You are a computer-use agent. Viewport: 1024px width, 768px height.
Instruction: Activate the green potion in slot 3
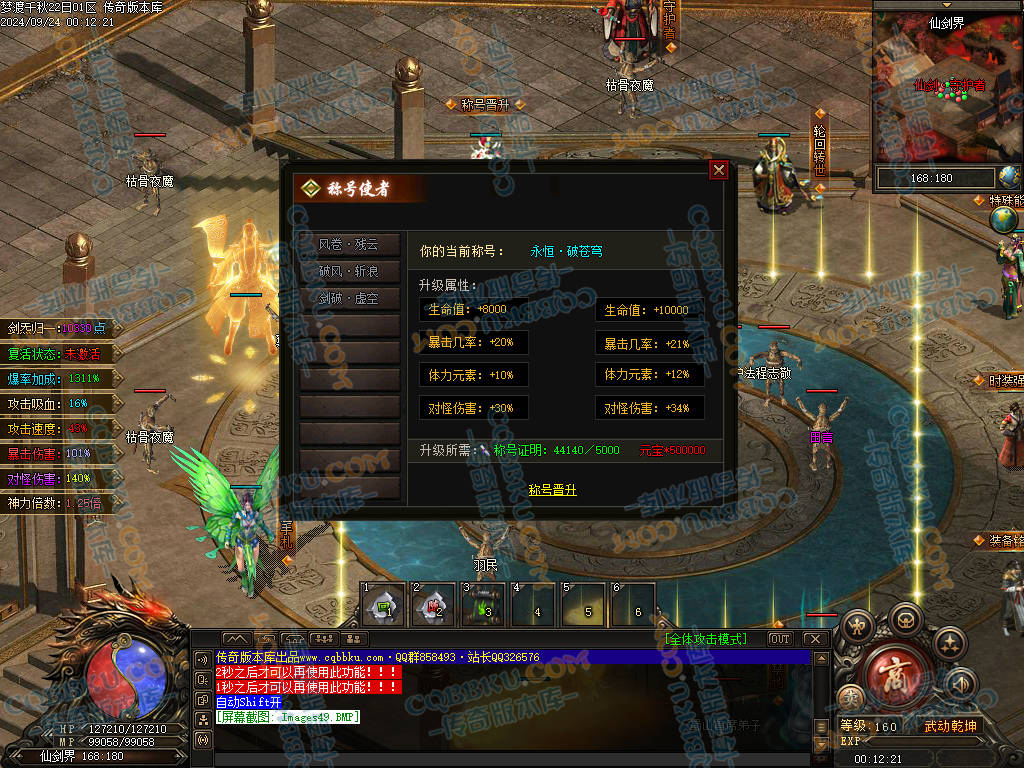483,605
